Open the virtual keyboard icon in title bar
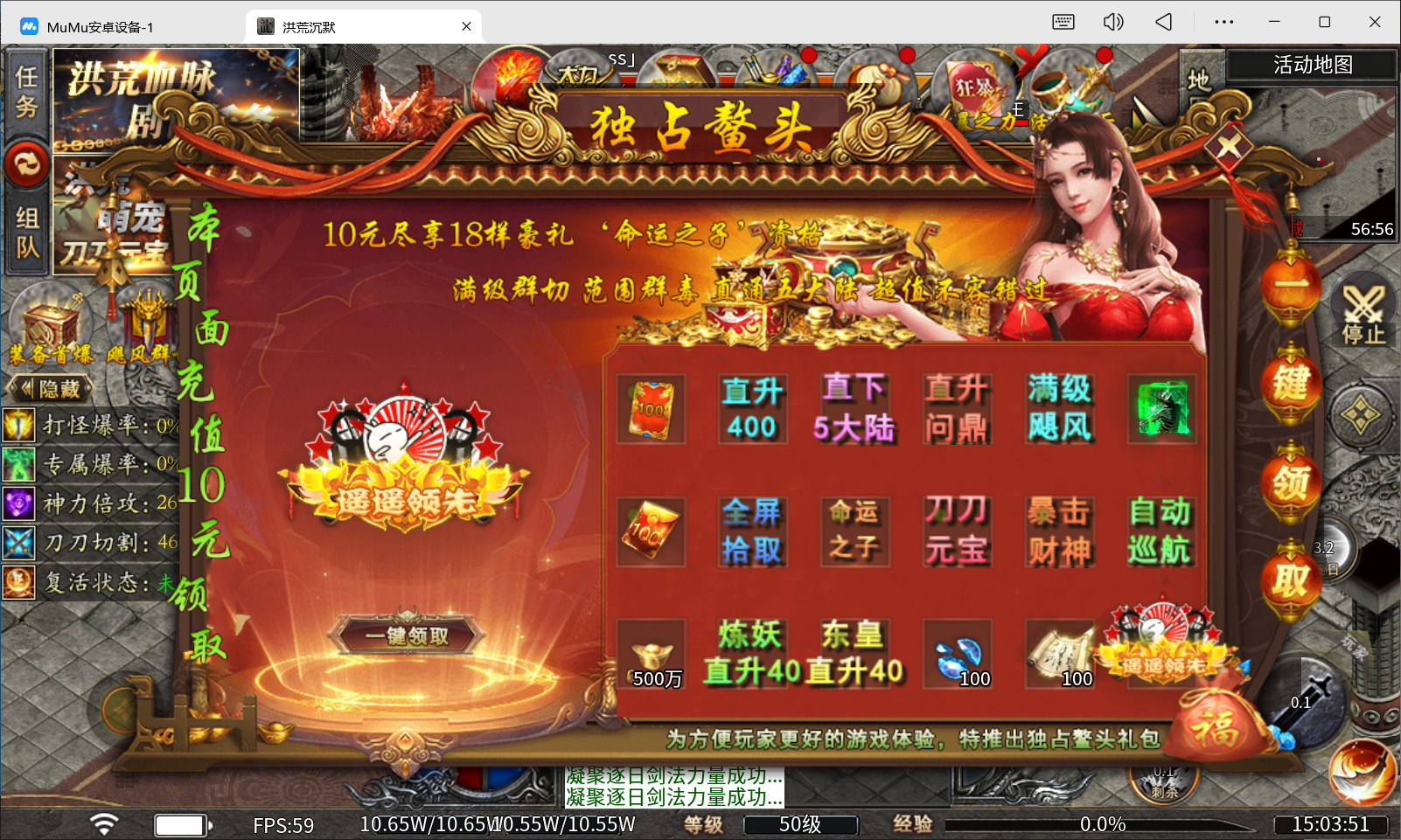Image resolution: width=1401 pixels, height=840 pixels. (1063, 21)
